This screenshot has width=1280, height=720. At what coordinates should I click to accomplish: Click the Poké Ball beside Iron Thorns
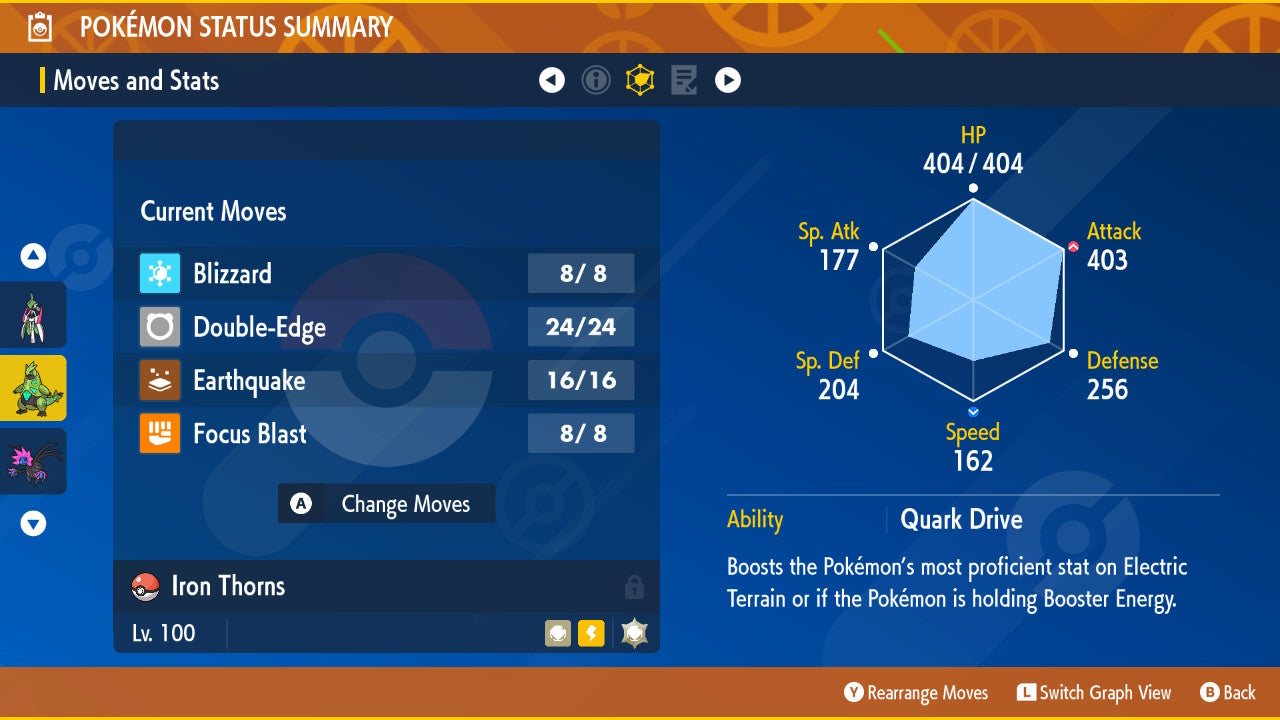pos(145,586)
